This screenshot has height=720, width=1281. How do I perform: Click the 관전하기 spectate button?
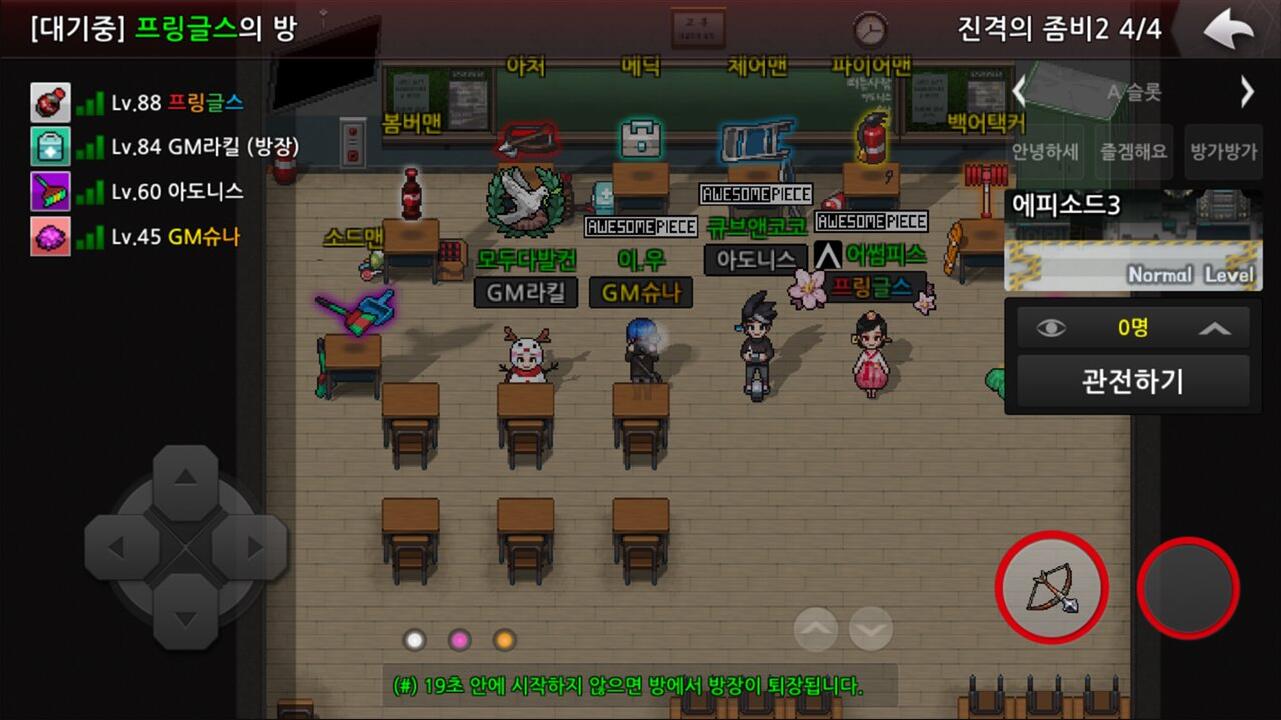tap(1132, 381)
